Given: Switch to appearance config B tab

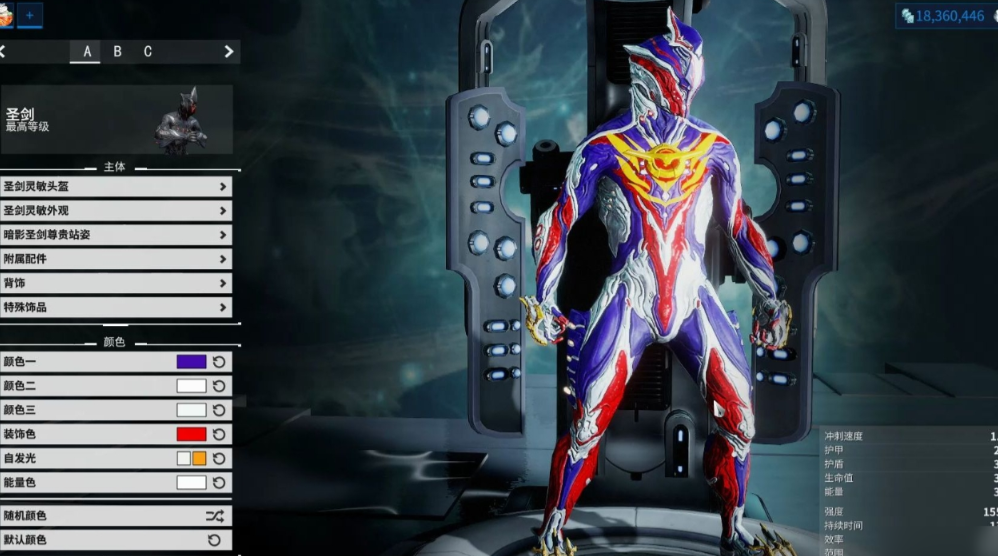Looking at the screenshot, I should 117,52.
